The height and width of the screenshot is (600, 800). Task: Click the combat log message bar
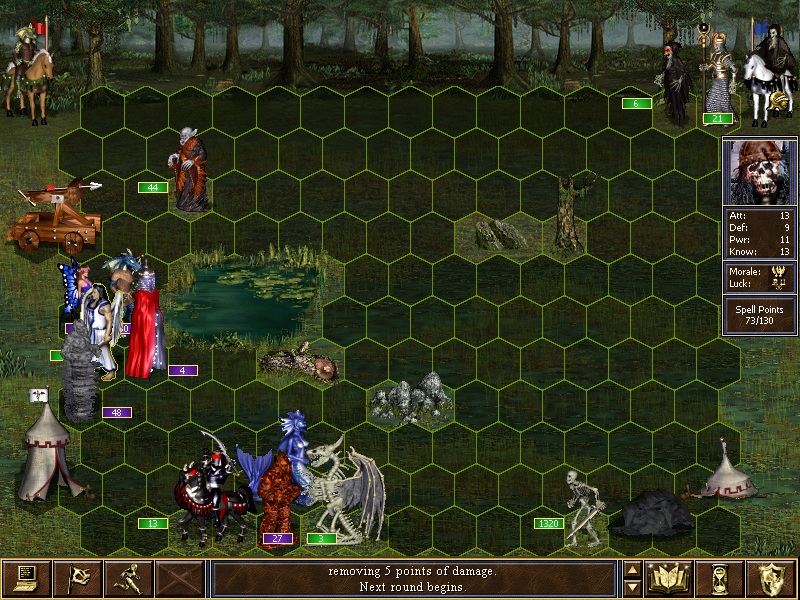pos(414,578)
